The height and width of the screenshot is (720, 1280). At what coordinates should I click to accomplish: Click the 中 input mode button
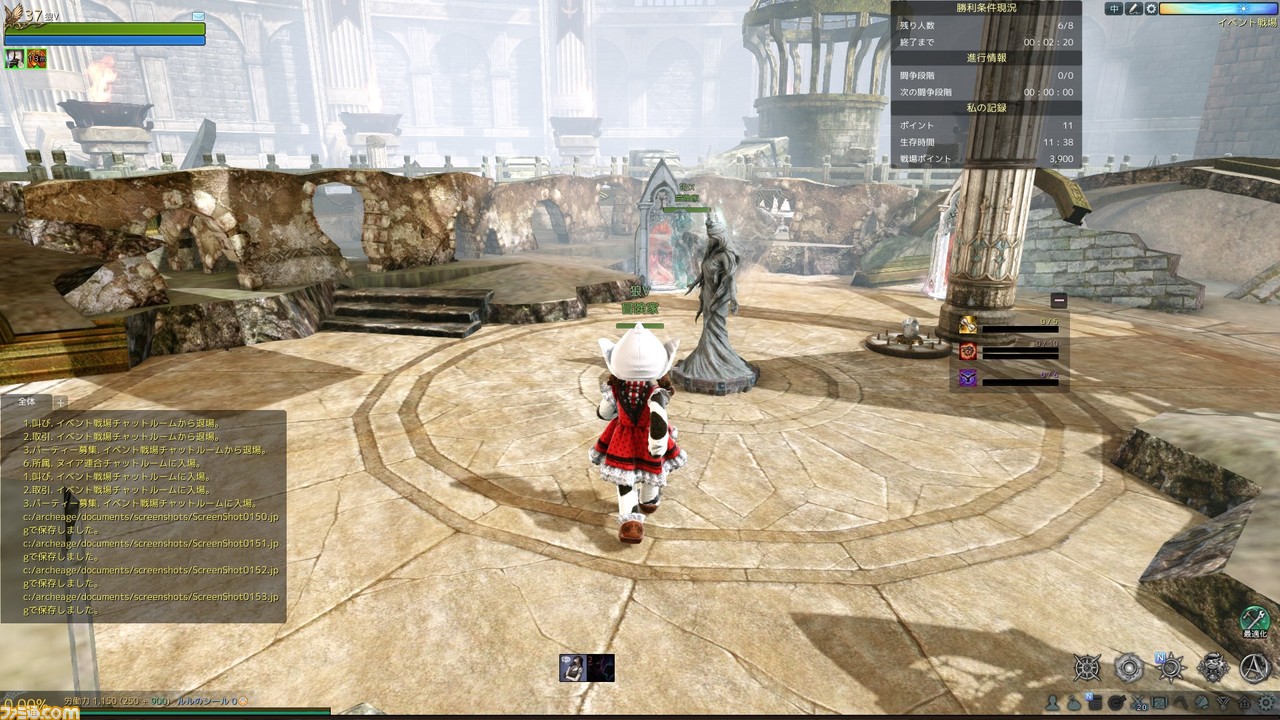tap(1115, 9)
